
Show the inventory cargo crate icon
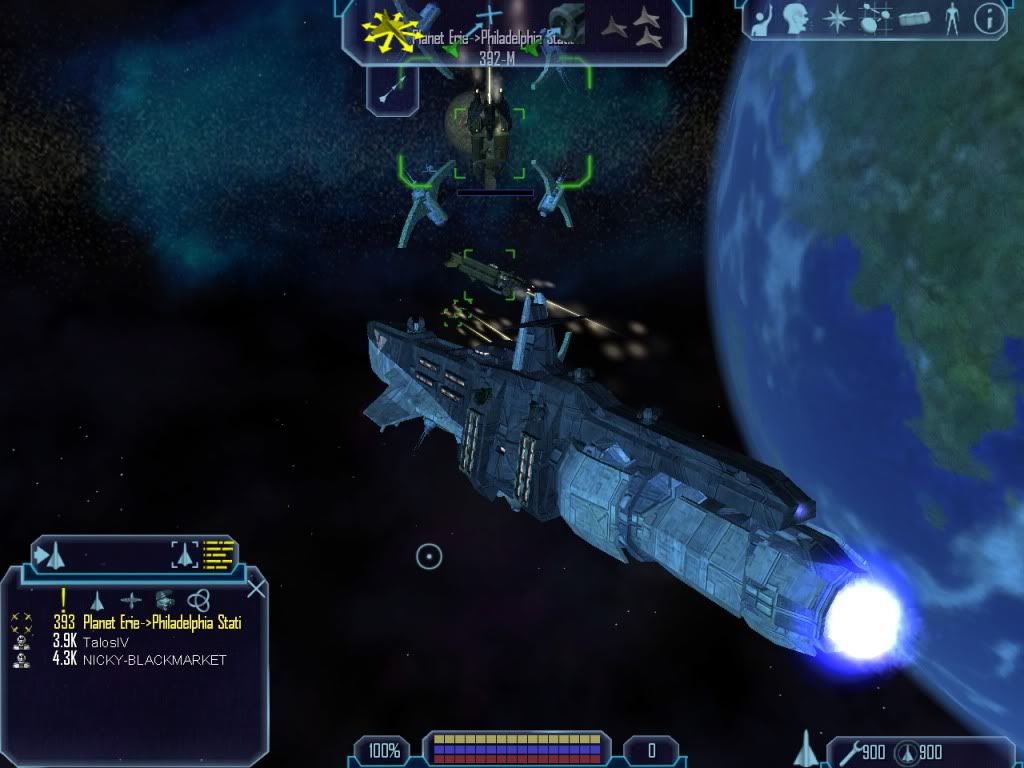click(x=915, y=18)
